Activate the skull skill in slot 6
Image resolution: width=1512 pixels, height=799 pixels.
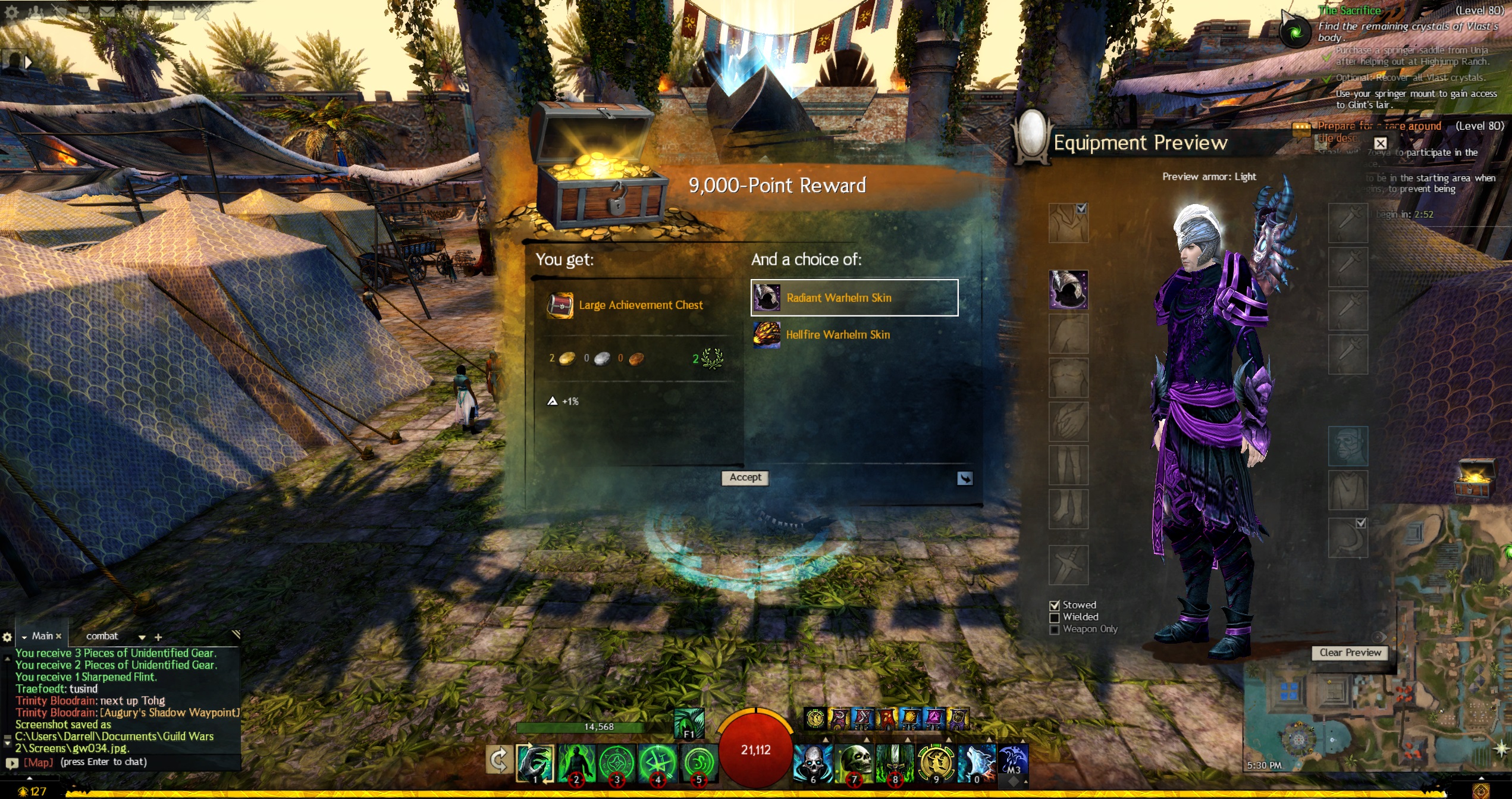pos(813,763)
